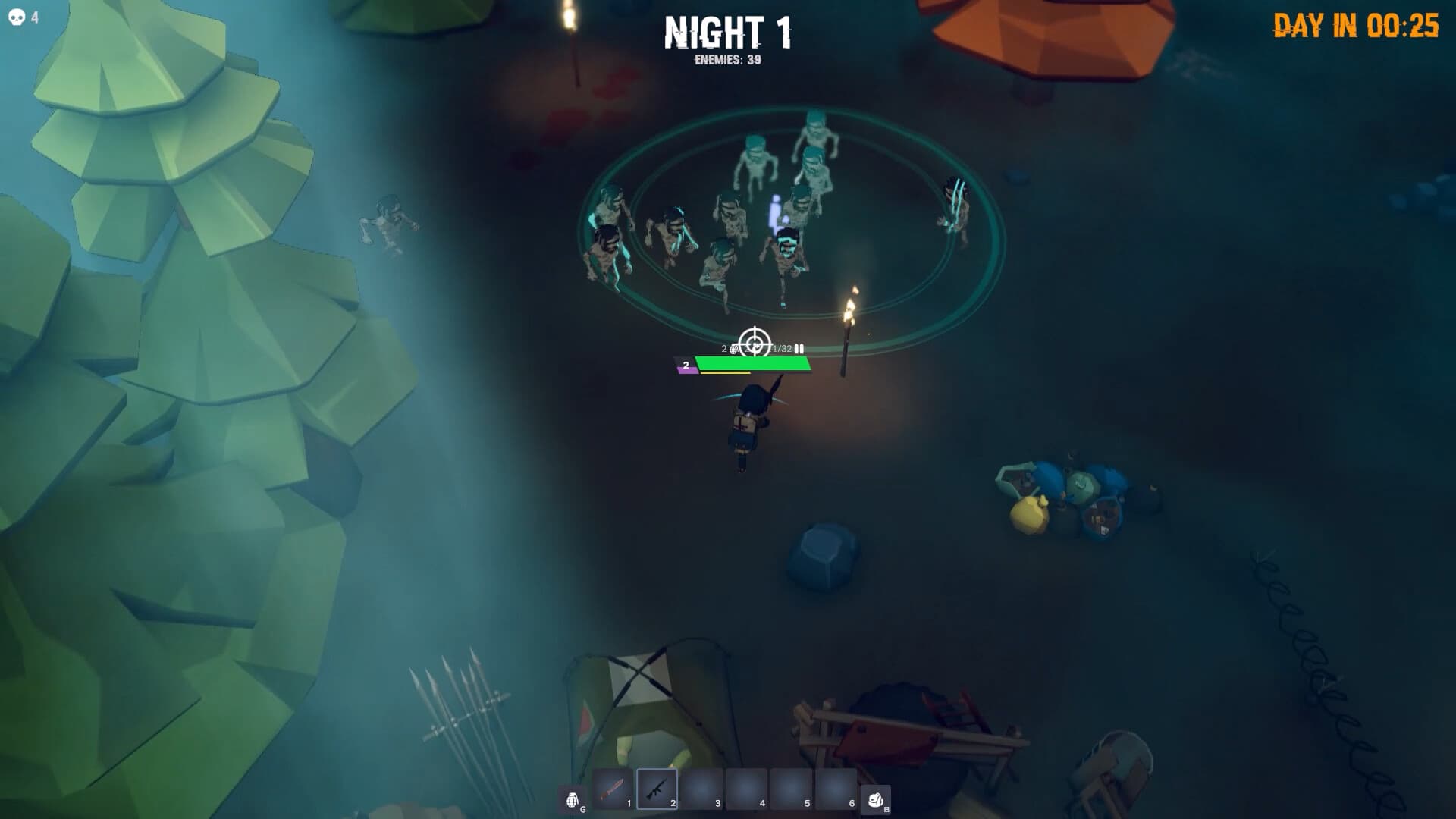
Task: Select the knife in hotbar slot 1
Action: [613, 789]
